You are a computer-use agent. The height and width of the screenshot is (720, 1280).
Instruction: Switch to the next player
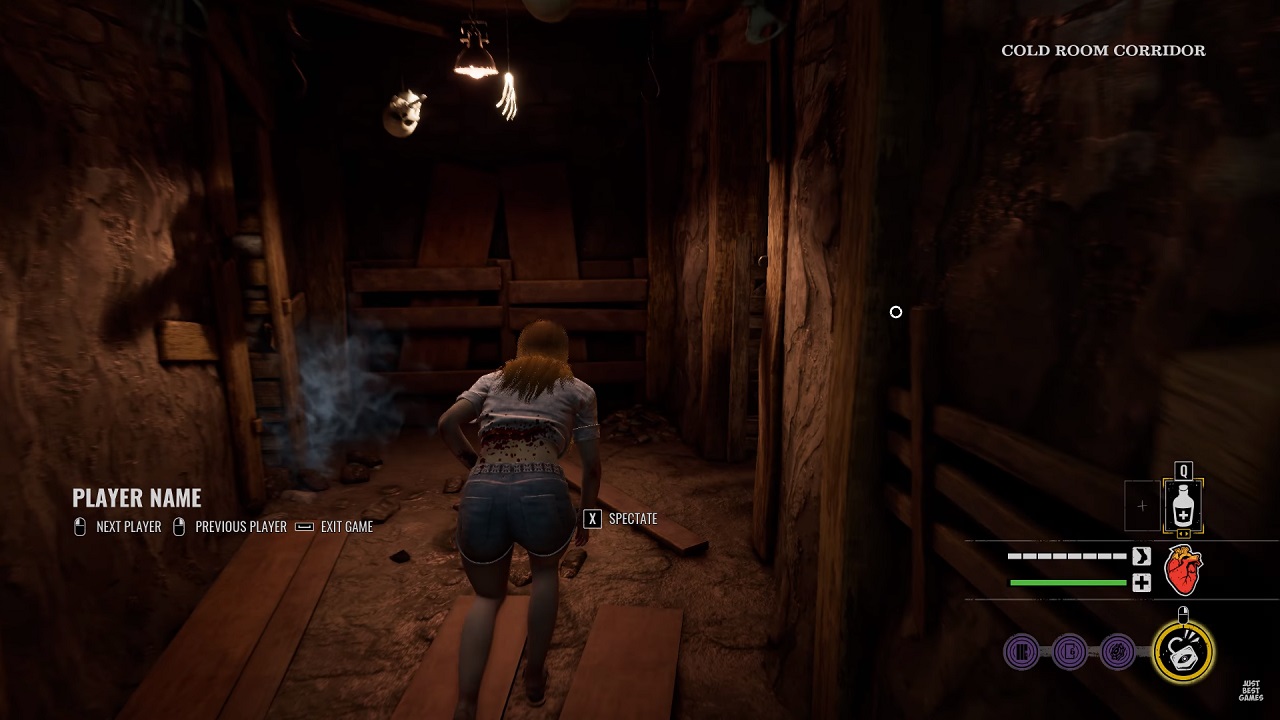118,527
